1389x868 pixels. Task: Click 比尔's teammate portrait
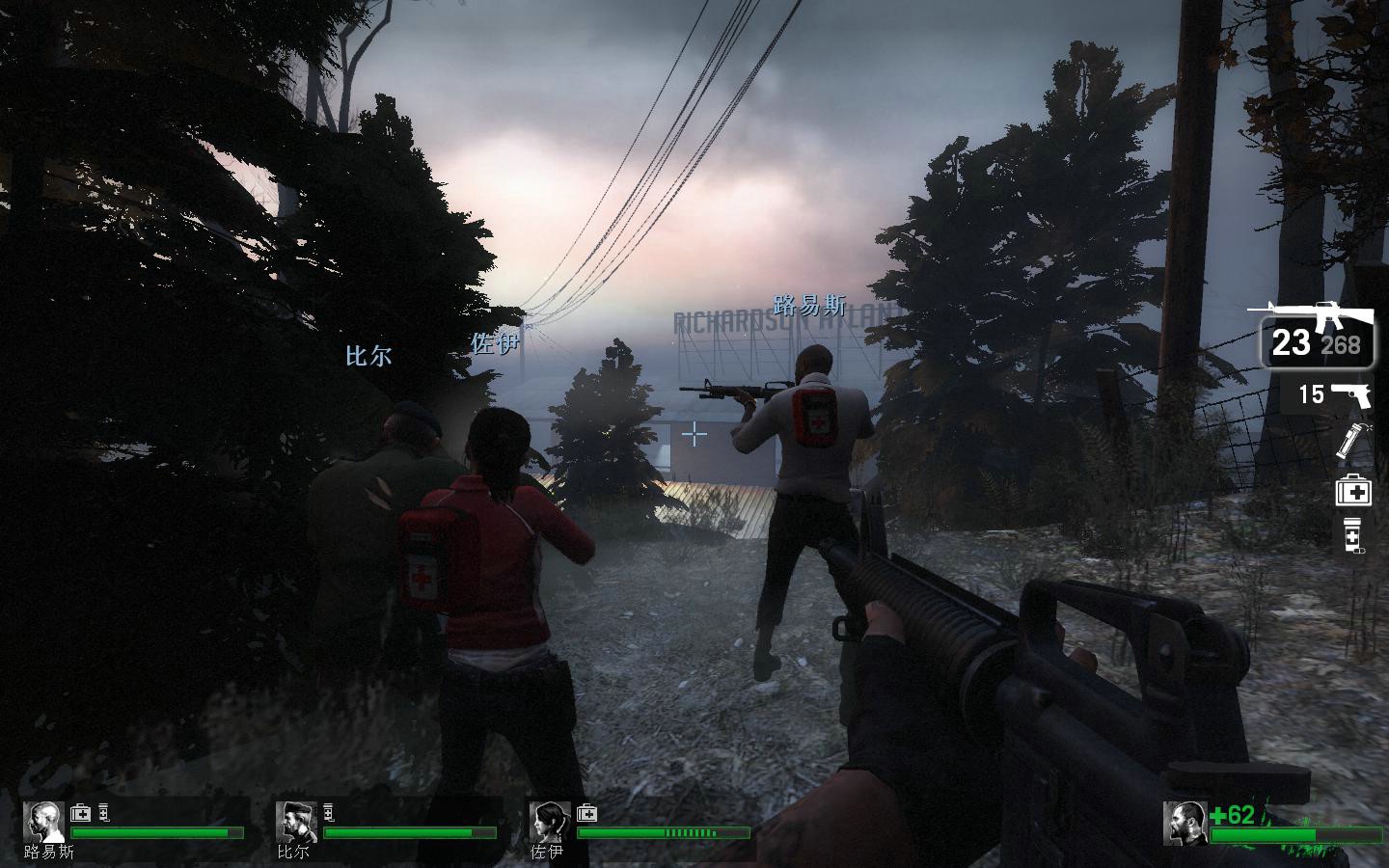tap(296, 822)
